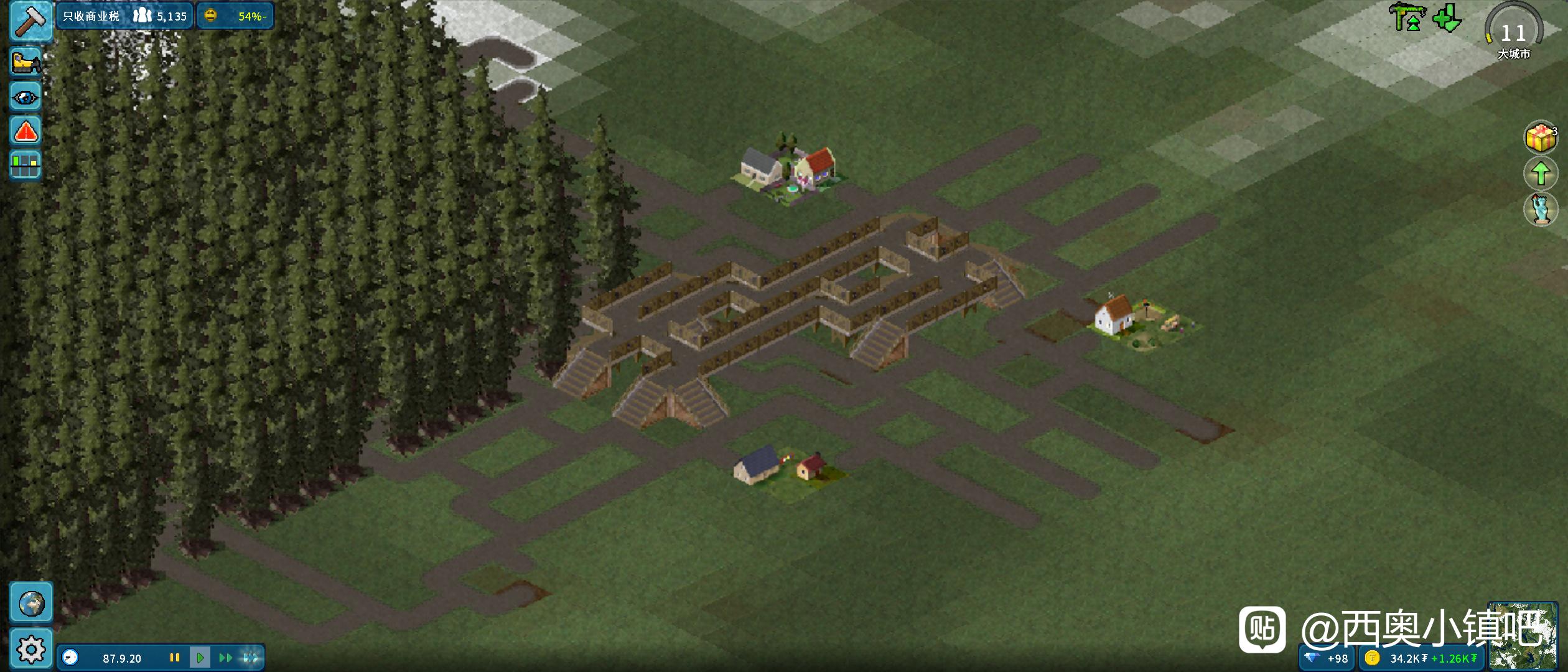Open the minimap thumbnail
This screenshot has width=1568, height=672.
(1522, 636)
